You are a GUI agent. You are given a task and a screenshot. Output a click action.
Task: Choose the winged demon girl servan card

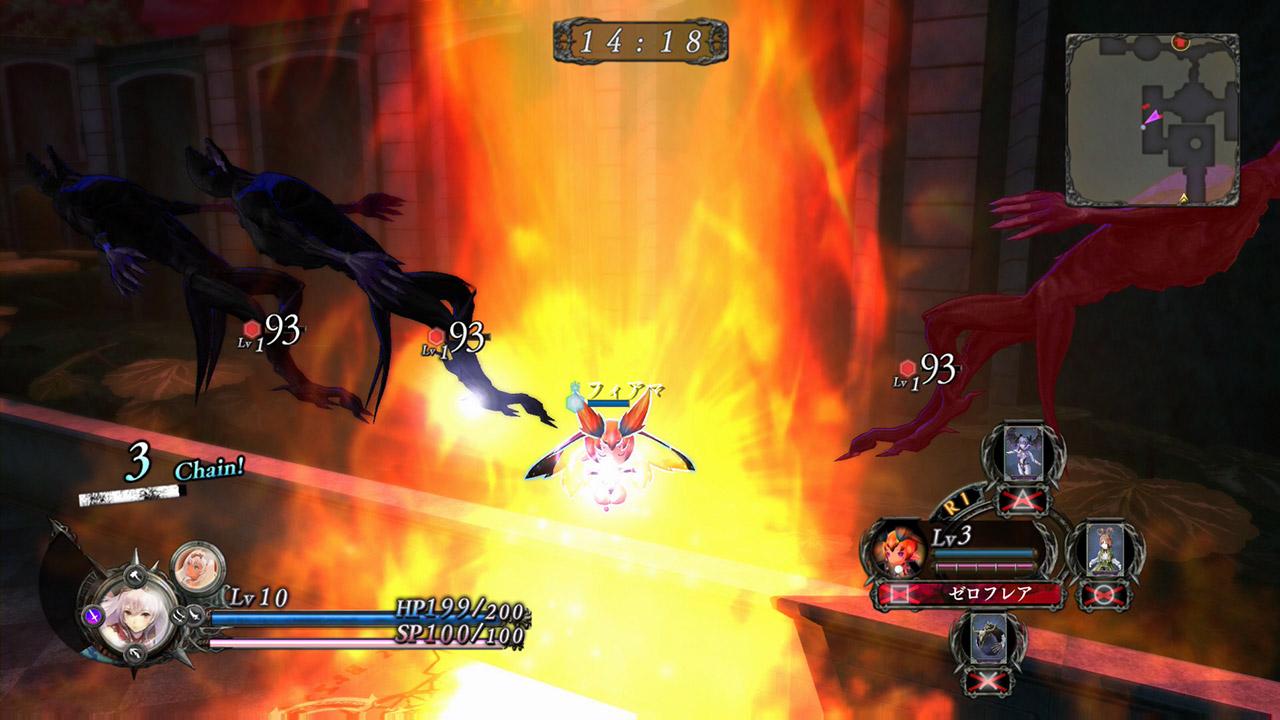pos(1023,453)
